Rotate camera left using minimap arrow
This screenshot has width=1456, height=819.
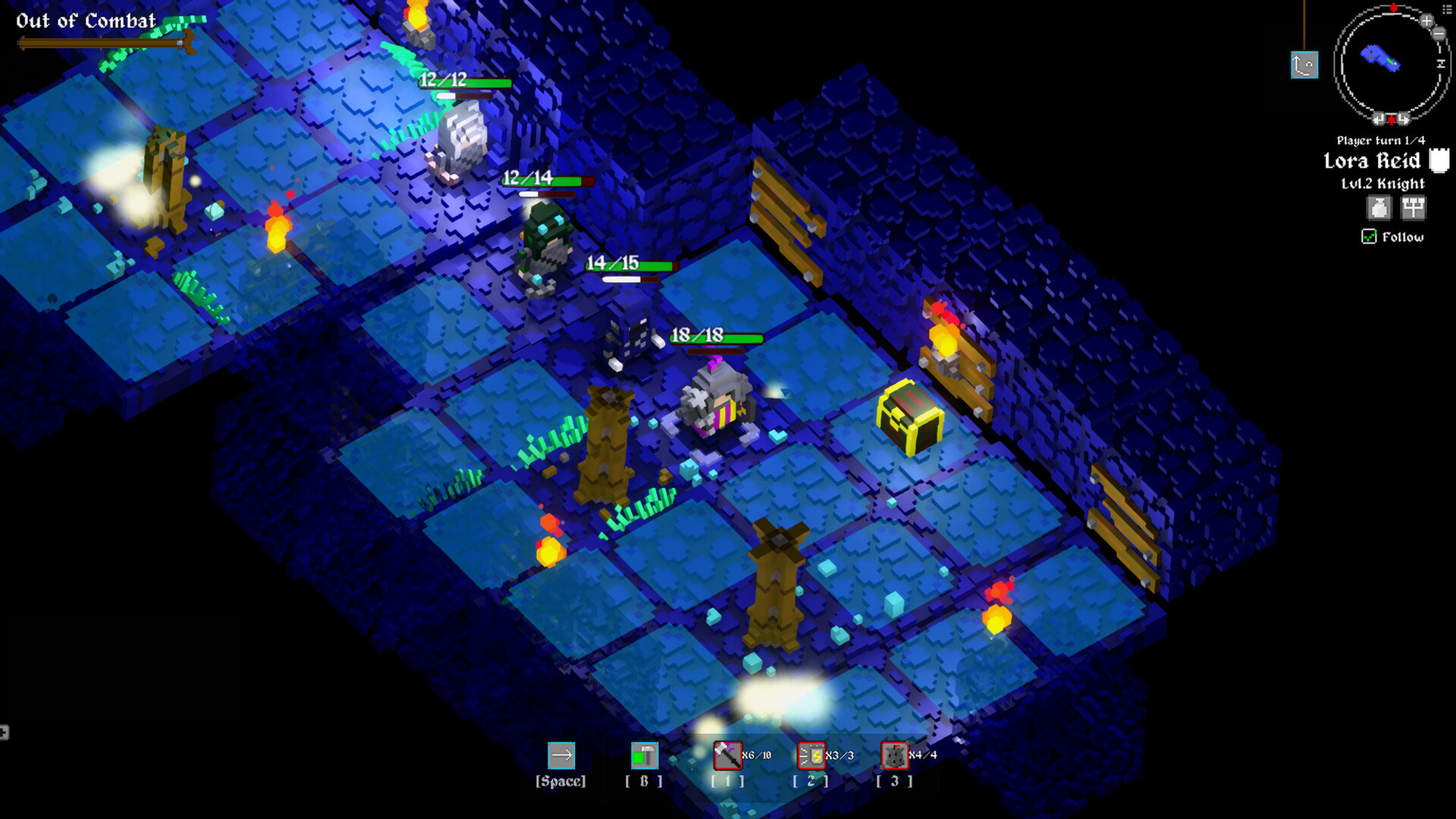click(x=1379, y=119)
